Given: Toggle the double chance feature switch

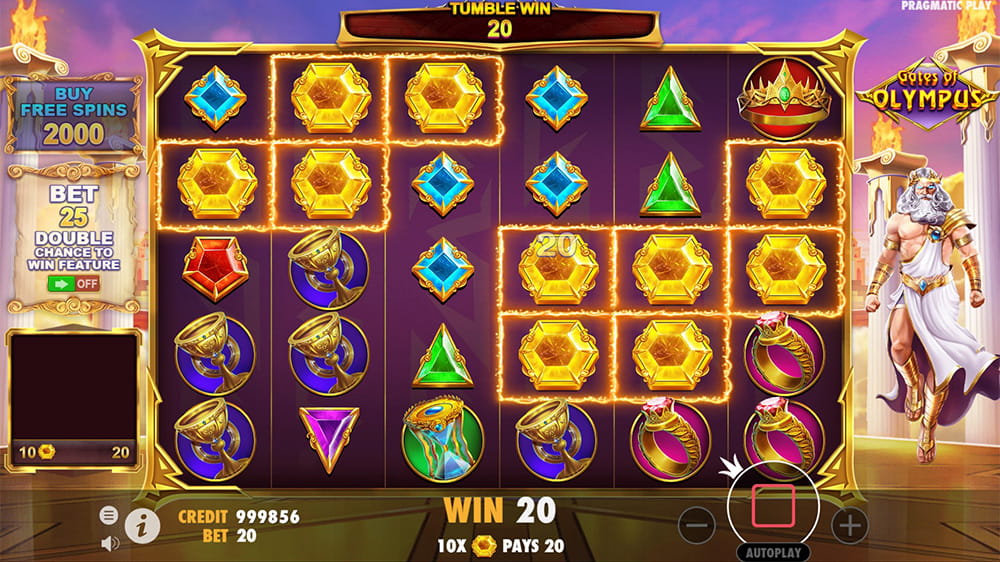Looking at the screenshot, I should (73, 283).
